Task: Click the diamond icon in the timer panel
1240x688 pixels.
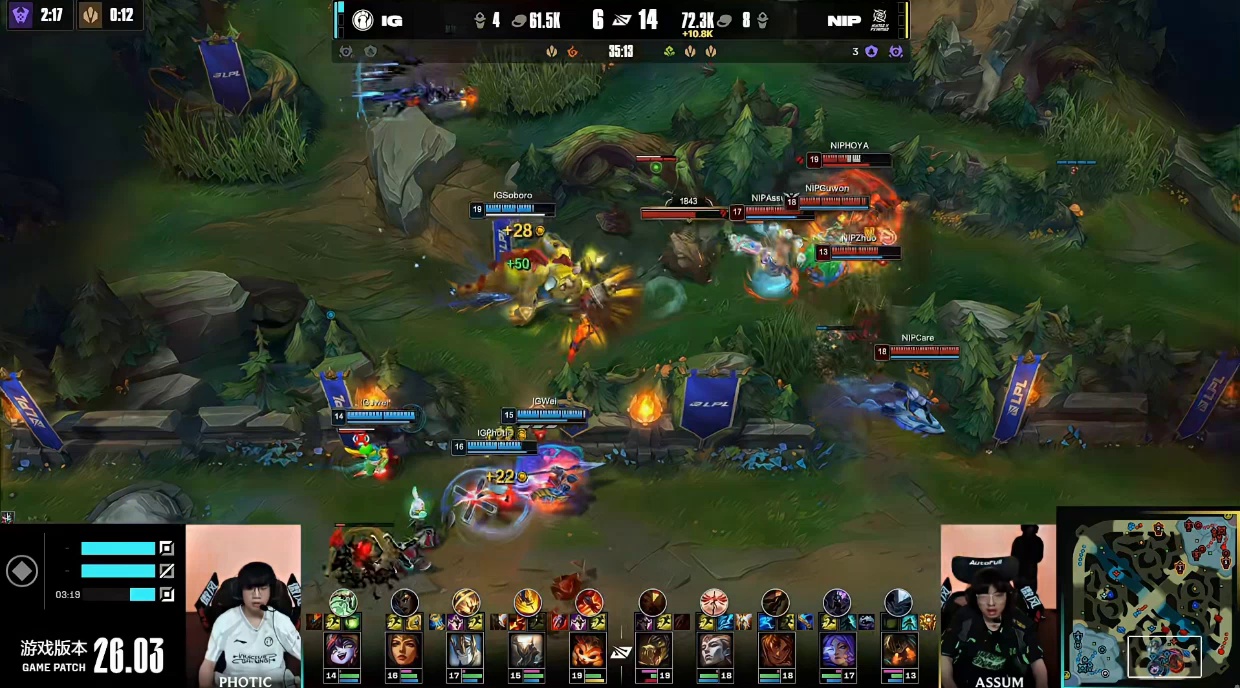Action: [x=22, y=571]
